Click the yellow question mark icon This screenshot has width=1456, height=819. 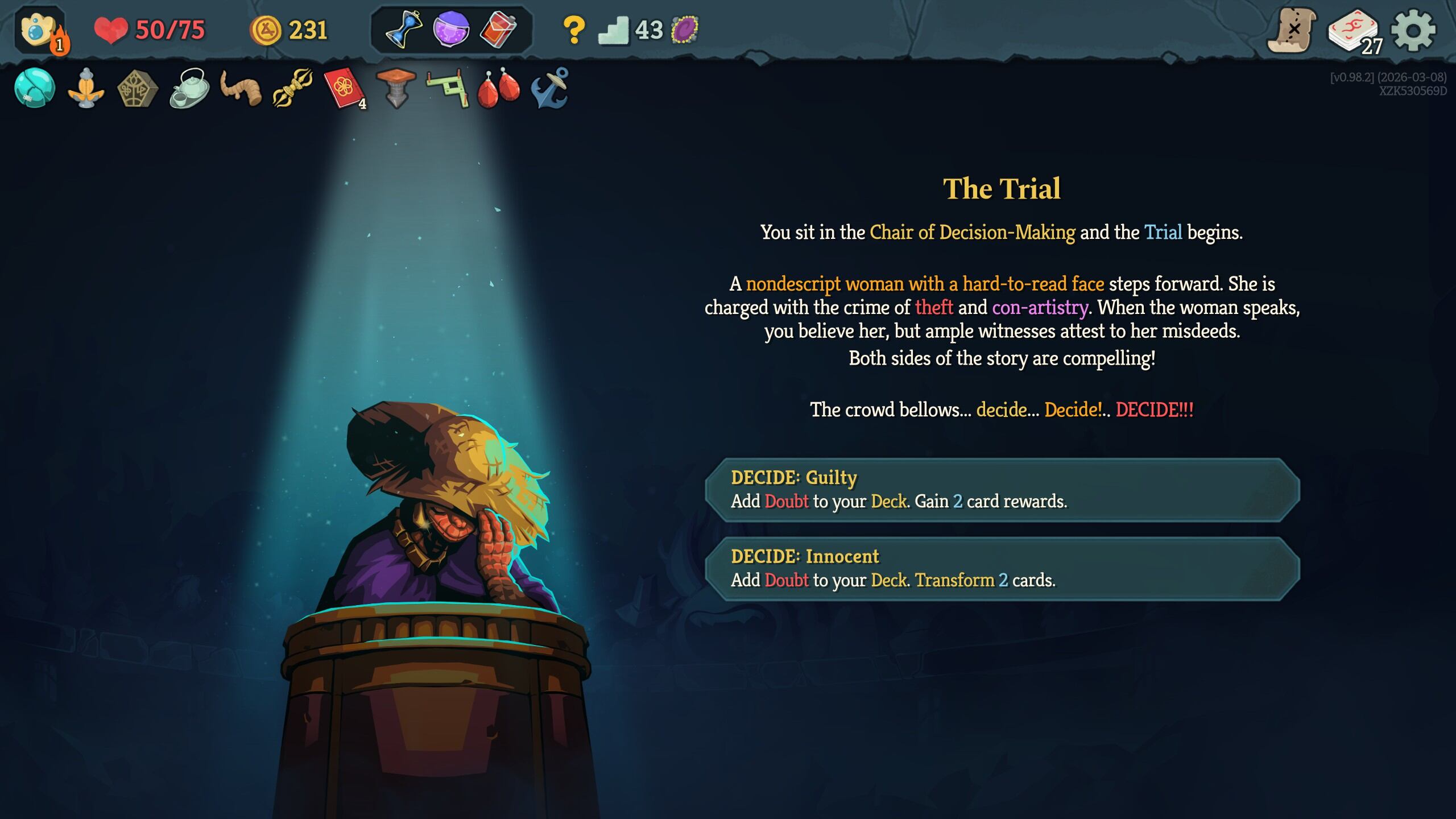point(573,30)
